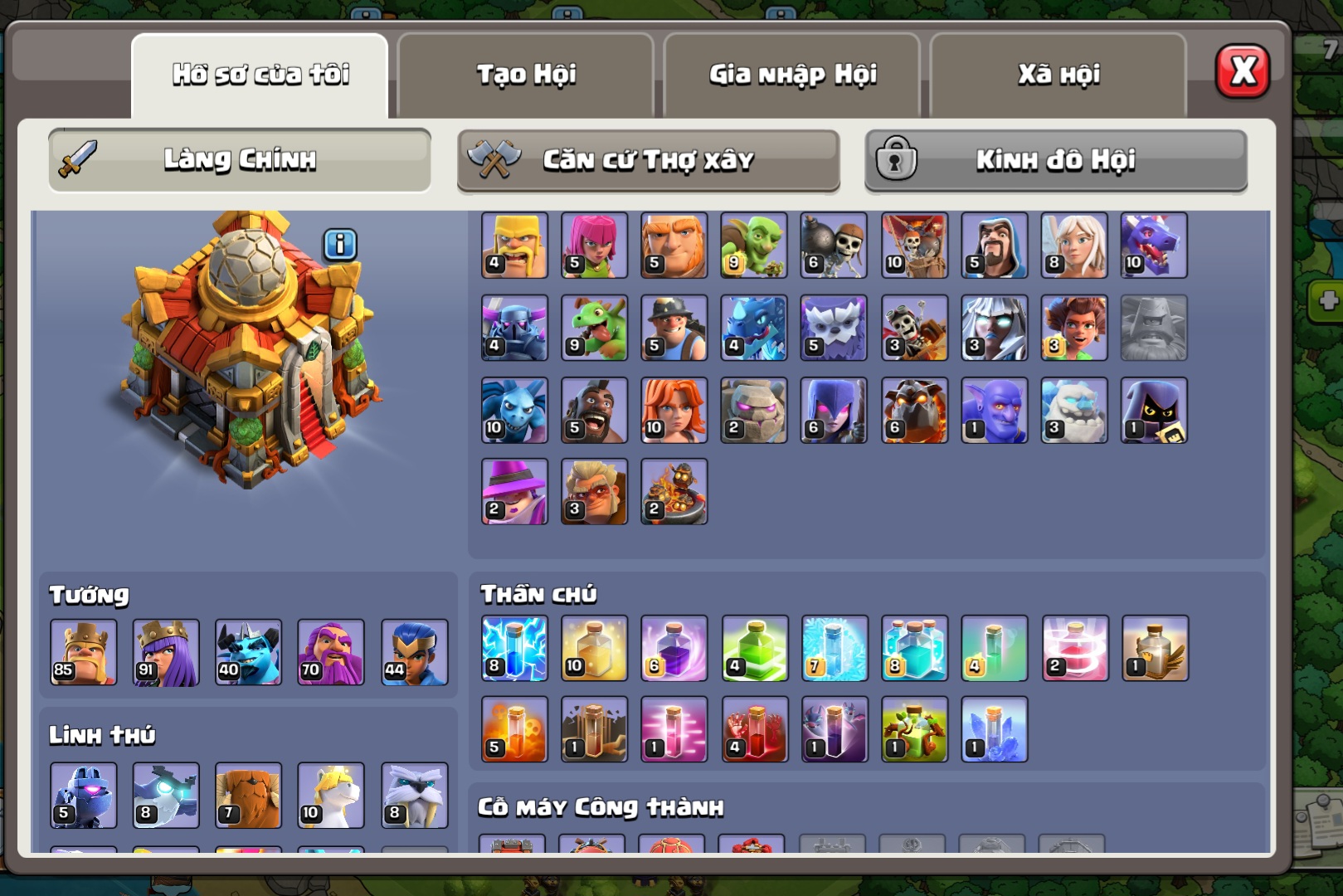Select the Xã hội tab
This screenshot has width=1343, height=896.
pyautogui.click(x=1058, y=75)
